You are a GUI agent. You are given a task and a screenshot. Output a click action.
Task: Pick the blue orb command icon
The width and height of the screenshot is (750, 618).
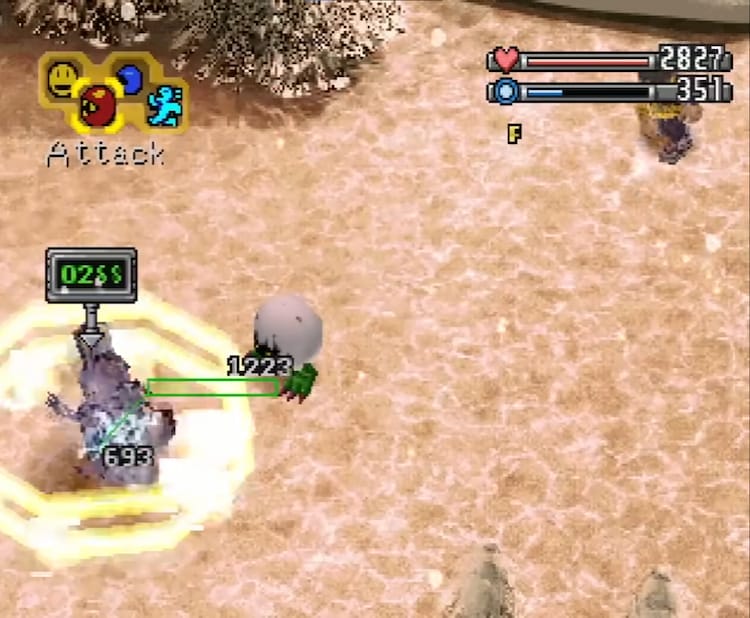129,77
